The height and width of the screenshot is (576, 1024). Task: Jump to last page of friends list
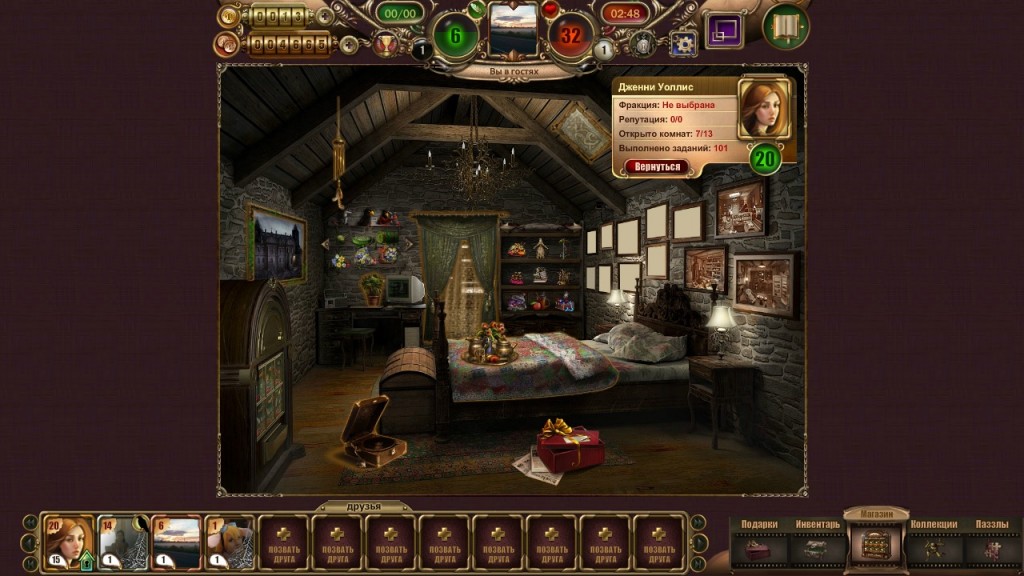(x=698, y=561)
